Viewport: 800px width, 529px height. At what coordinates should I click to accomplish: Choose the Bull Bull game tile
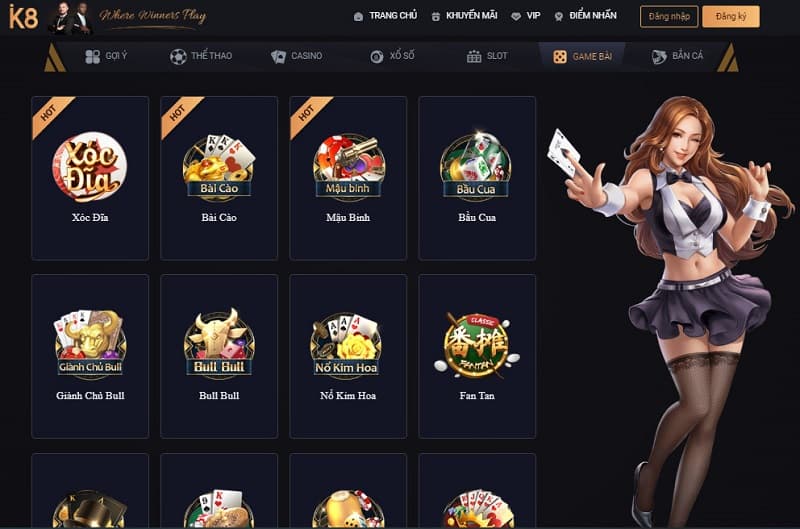click(x=219, y=355)
